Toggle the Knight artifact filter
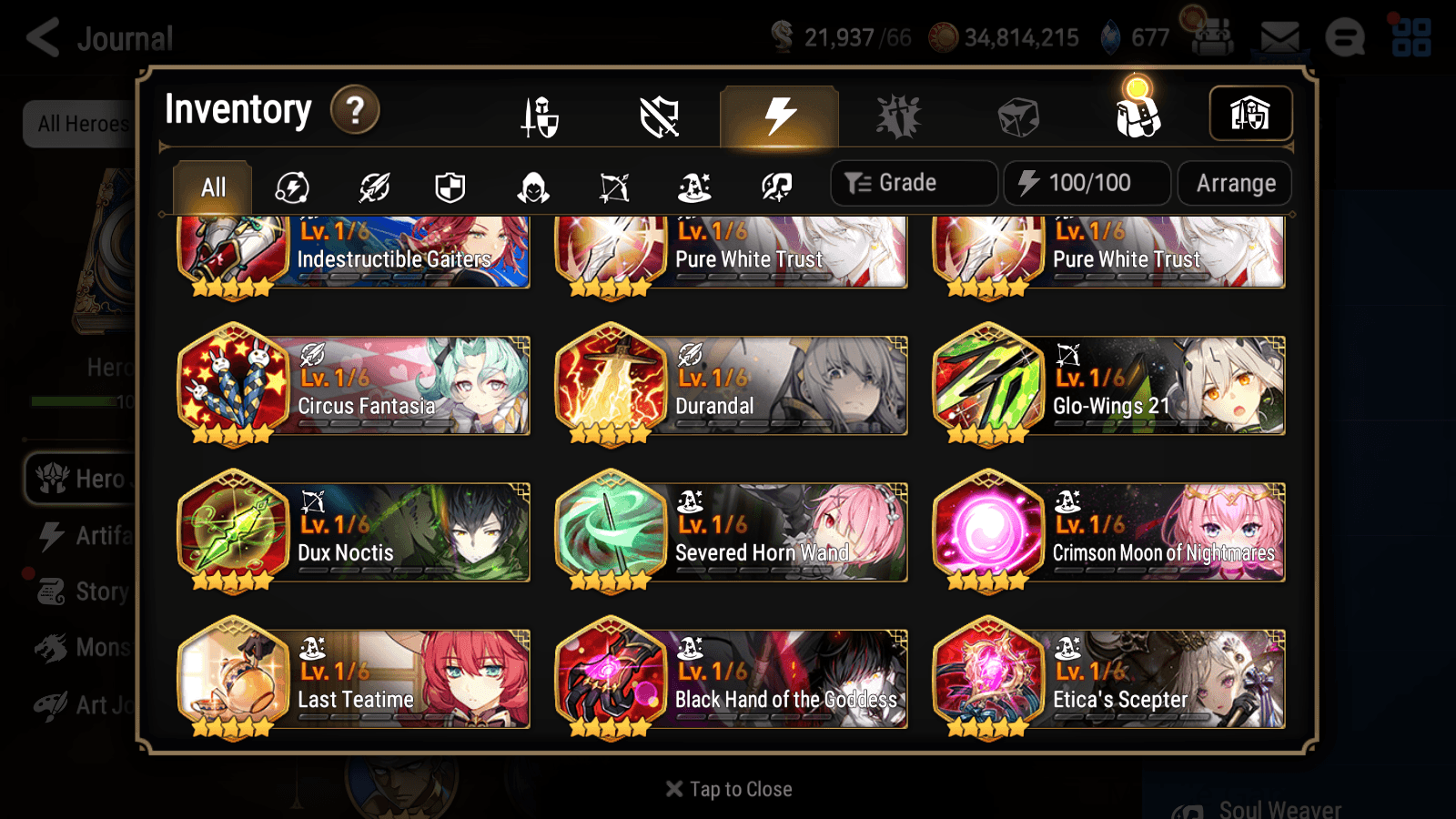The width and height of the screenshot is (1456, 819). pos(450,187)
